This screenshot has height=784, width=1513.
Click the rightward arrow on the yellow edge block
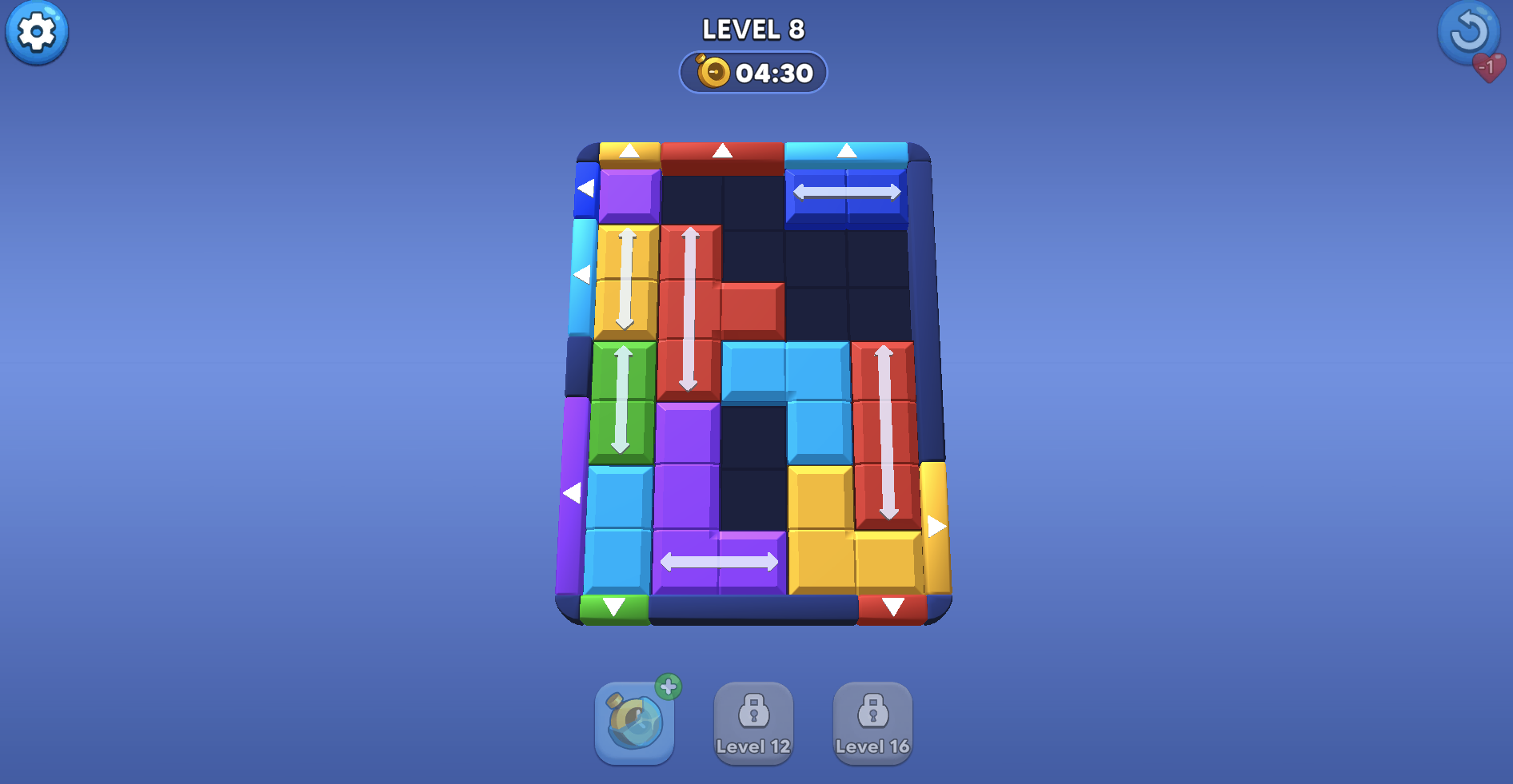936,525
